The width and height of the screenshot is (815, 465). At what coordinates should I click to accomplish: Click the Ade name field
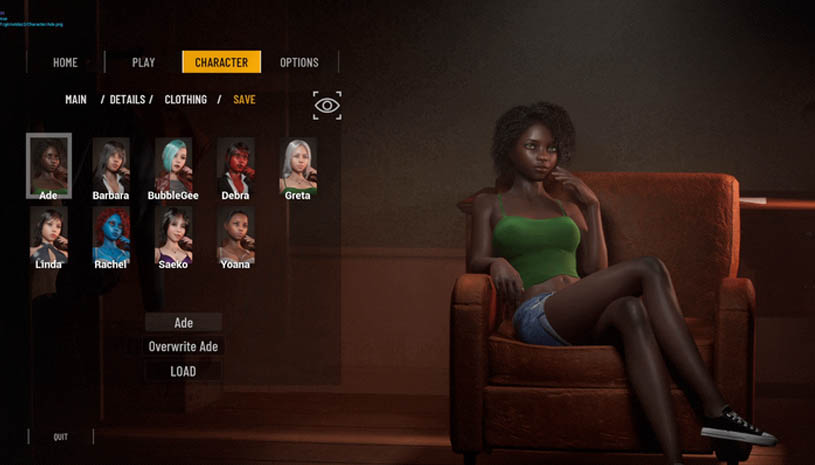tap(183, 323)
